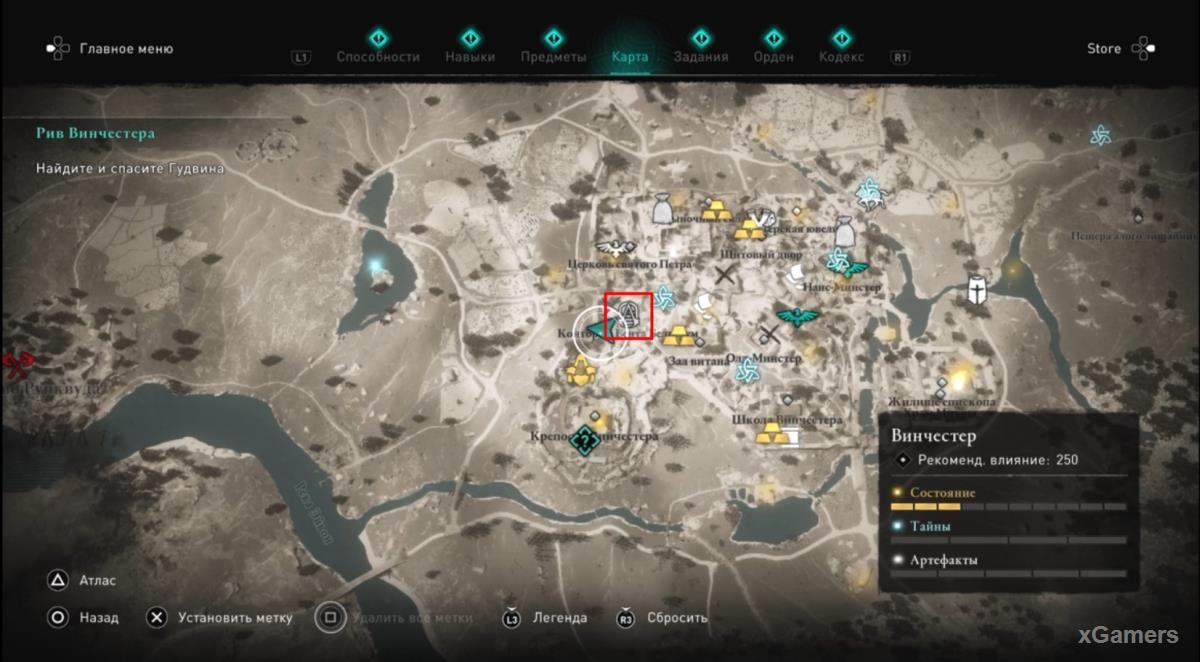Switch to the Способности tab
The image size is (1200, 662).
coord(377,56)
